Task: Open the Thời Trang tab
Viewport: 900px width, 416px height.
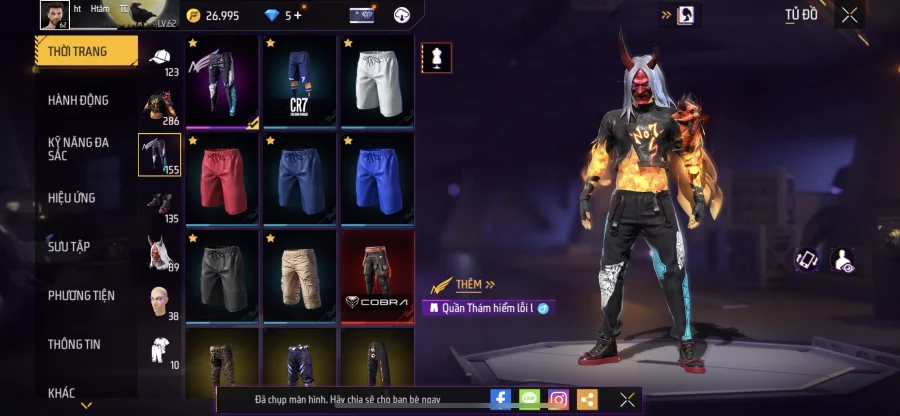Action: 85,50
